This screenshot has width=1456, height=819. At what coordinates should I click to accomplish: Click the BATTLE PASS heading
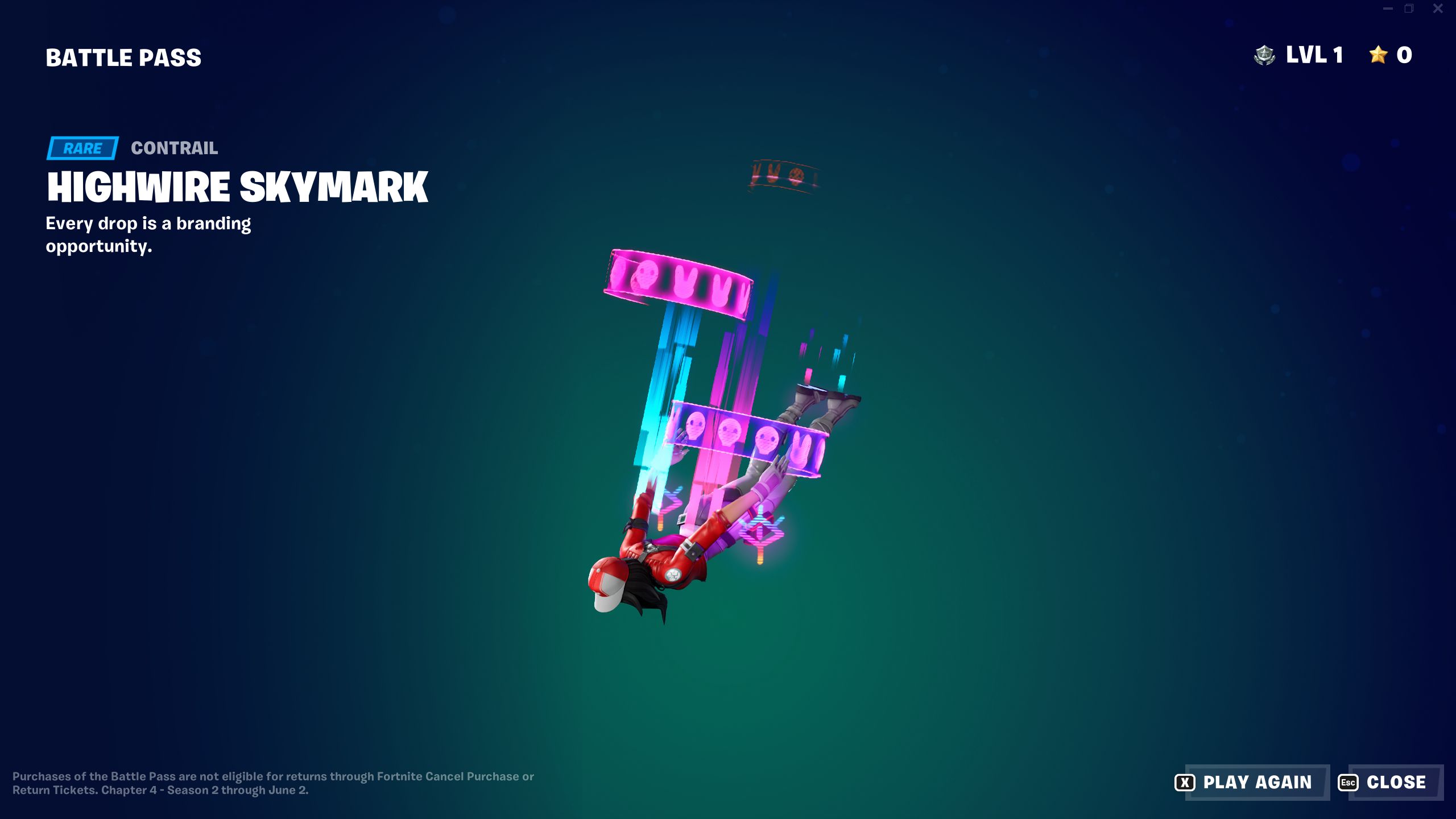click(123, 57)
